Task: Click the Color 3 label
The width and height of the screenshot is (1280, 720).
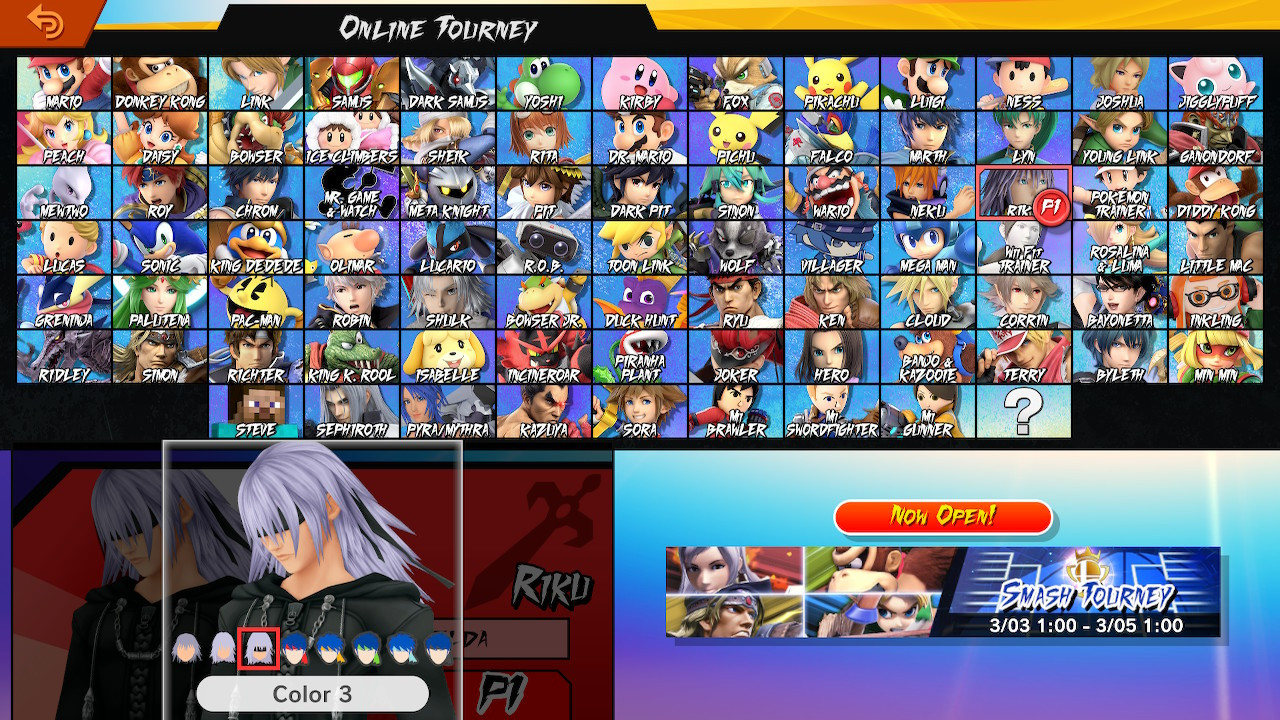Action: click(x=312, y=694)
